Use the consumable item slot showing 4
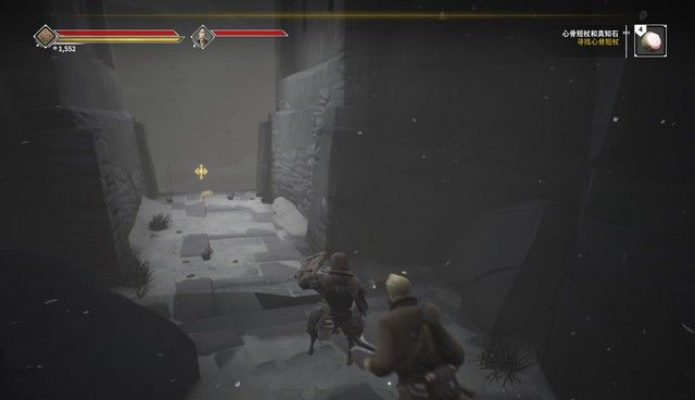The height and width of the screenshot is (400, 695). pos(651,41)
